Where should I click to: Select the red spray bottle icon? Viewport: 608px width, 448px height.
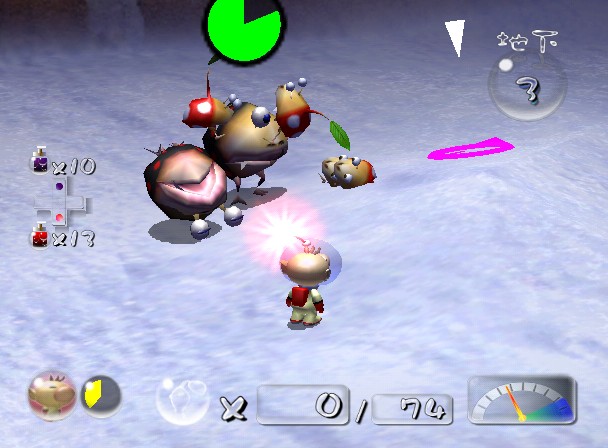click(41, 236)
